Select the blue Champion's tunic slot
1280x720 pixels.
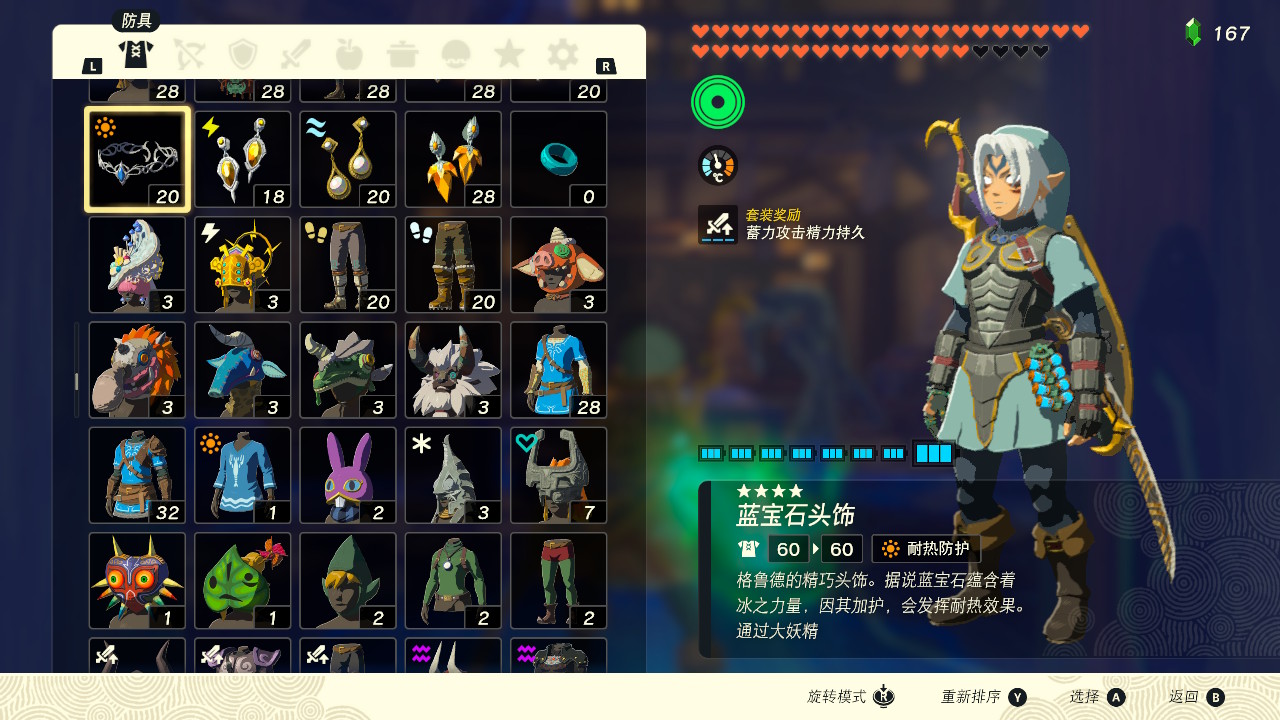click(559, 370)
